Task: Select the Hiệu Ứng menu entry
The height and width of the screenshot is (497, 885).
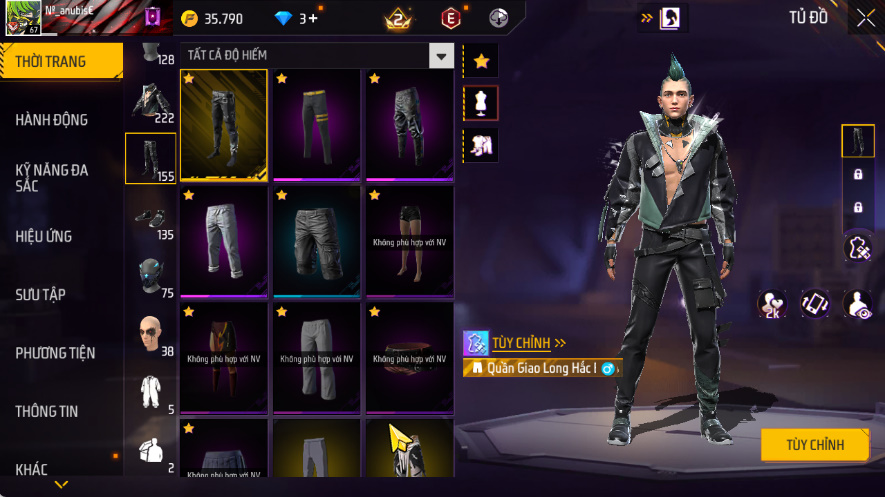Action: (x=44, y=237)
